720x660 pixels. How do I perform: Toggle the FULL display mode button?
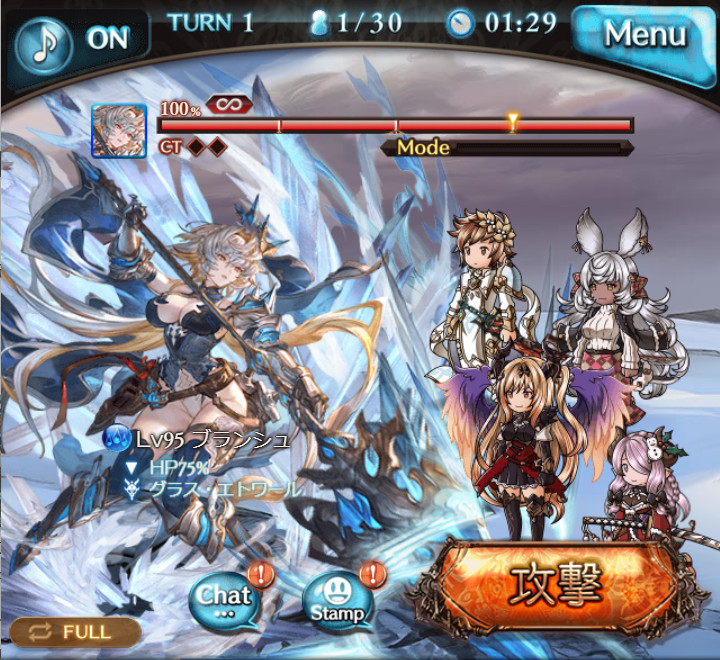75,632
